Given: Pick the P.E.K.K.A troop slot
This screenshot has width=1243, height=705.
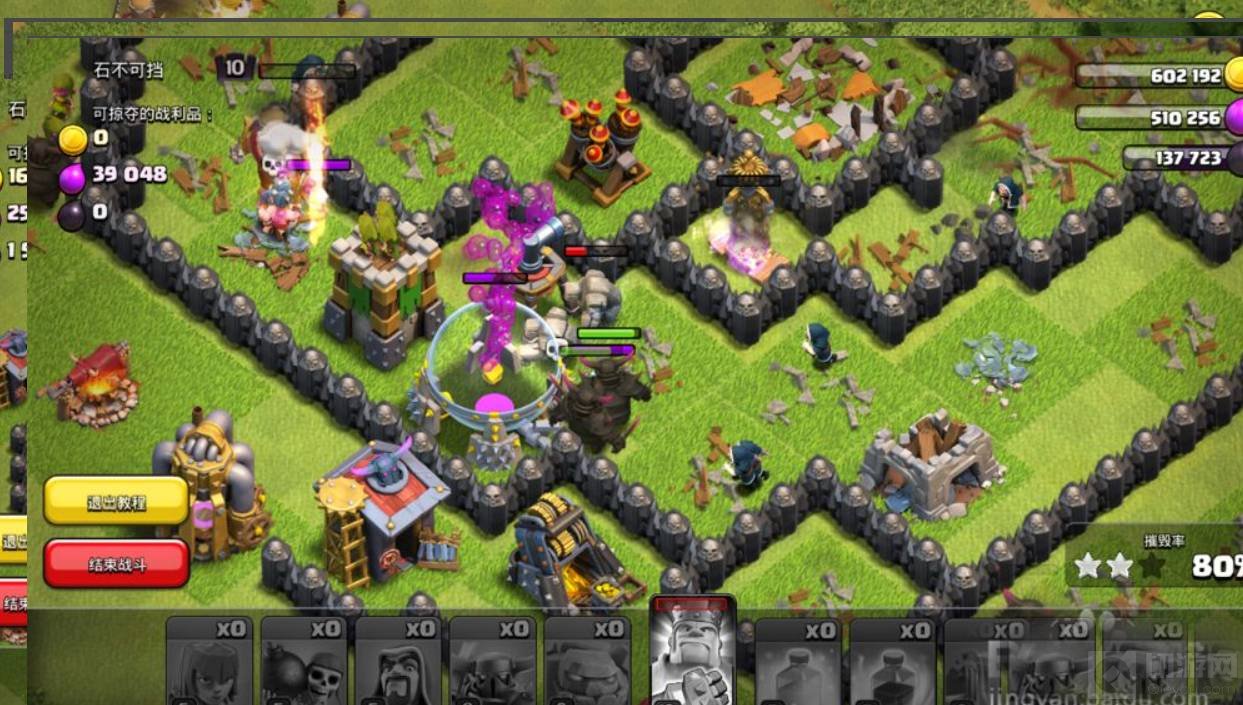Looking at the screenshot, I should [491, 662].
